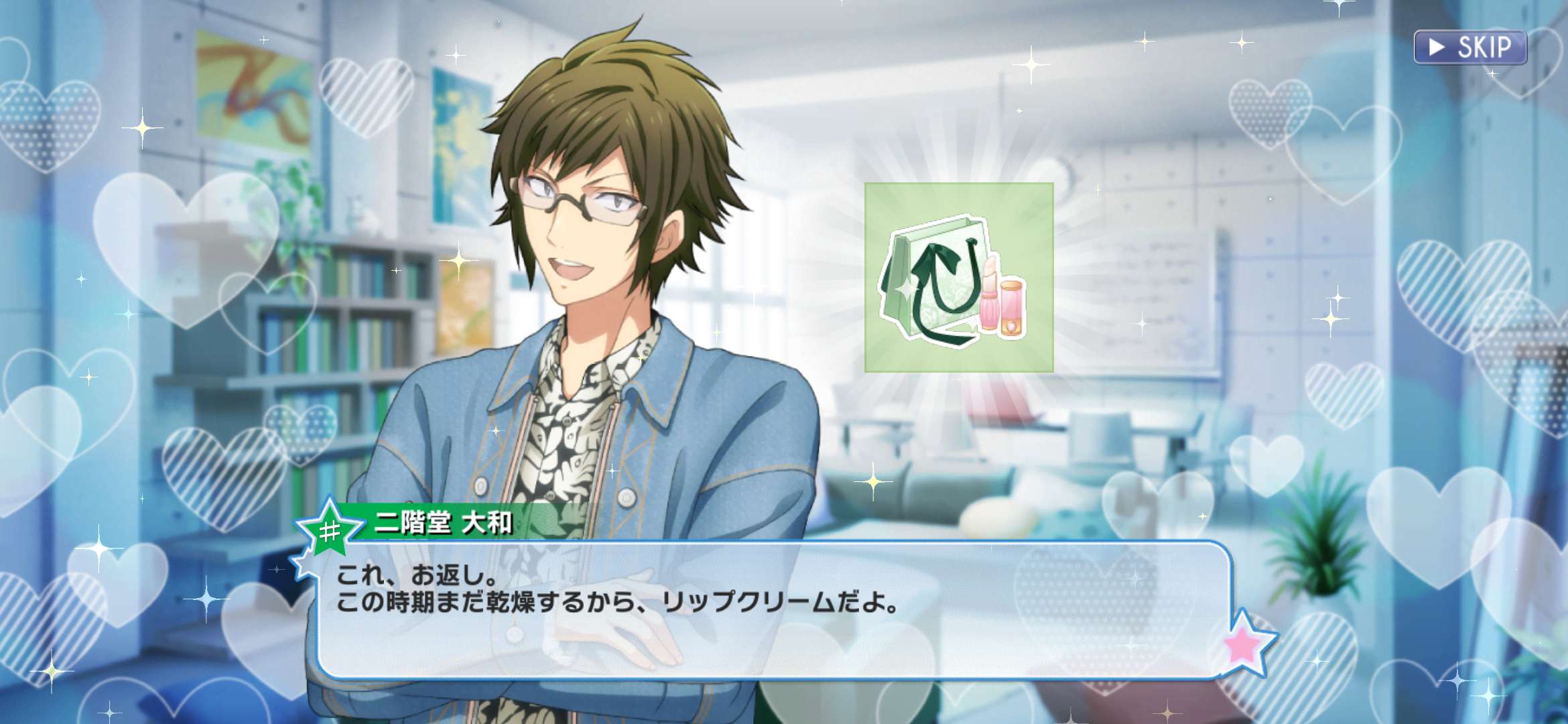Viewport: 1568px width, 724px height.
Task: Skip the story with the SKIP button
Action: click(1469, 48)
